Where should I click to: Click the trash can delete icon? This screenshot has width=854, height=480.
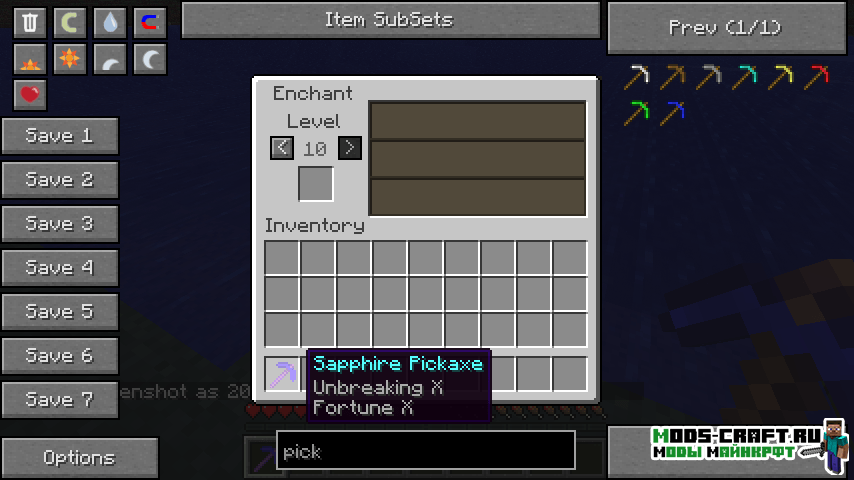pos(30,22)
